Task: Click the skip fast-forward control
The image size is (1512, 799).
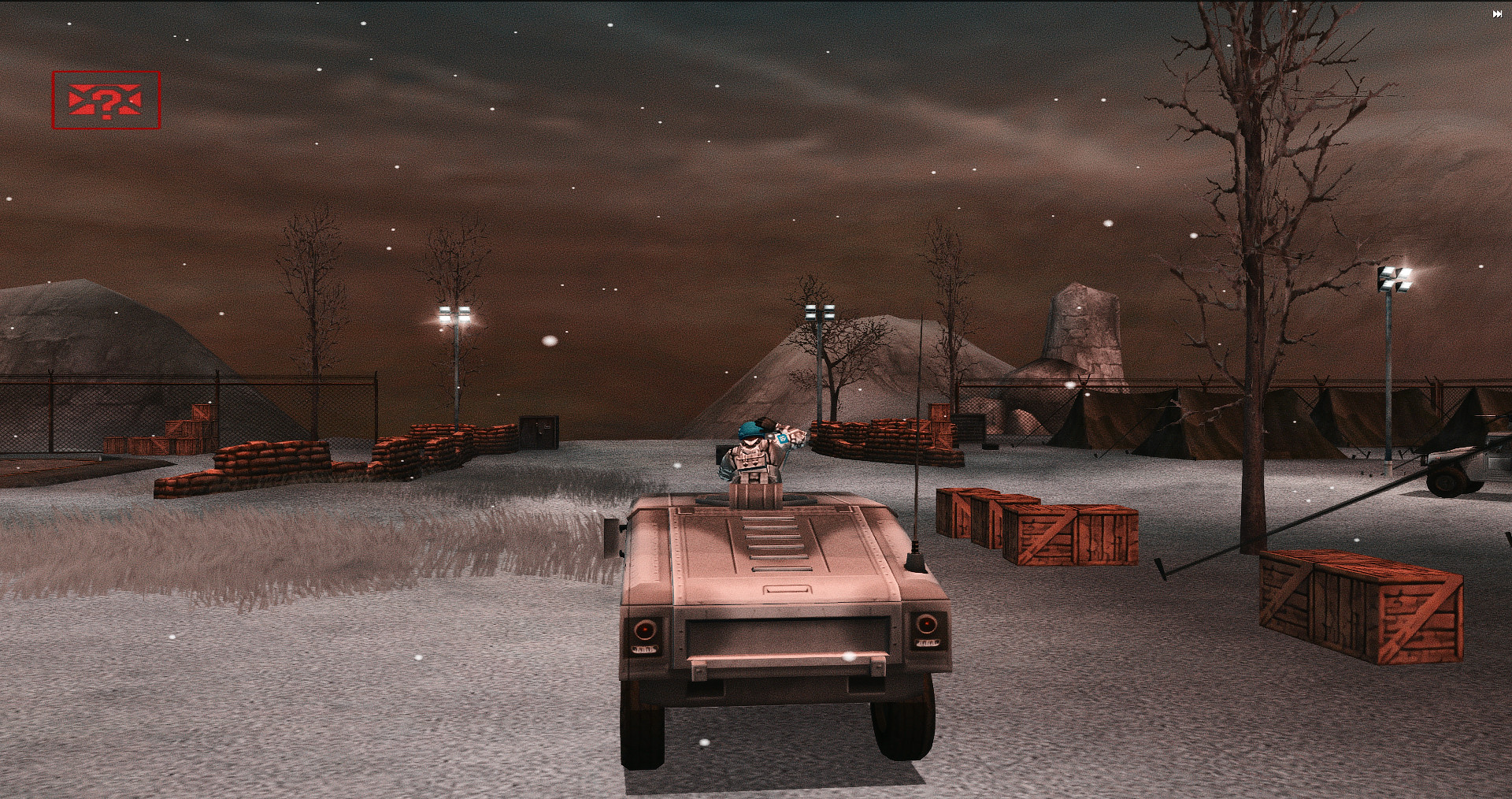Action: [1497, 13]
